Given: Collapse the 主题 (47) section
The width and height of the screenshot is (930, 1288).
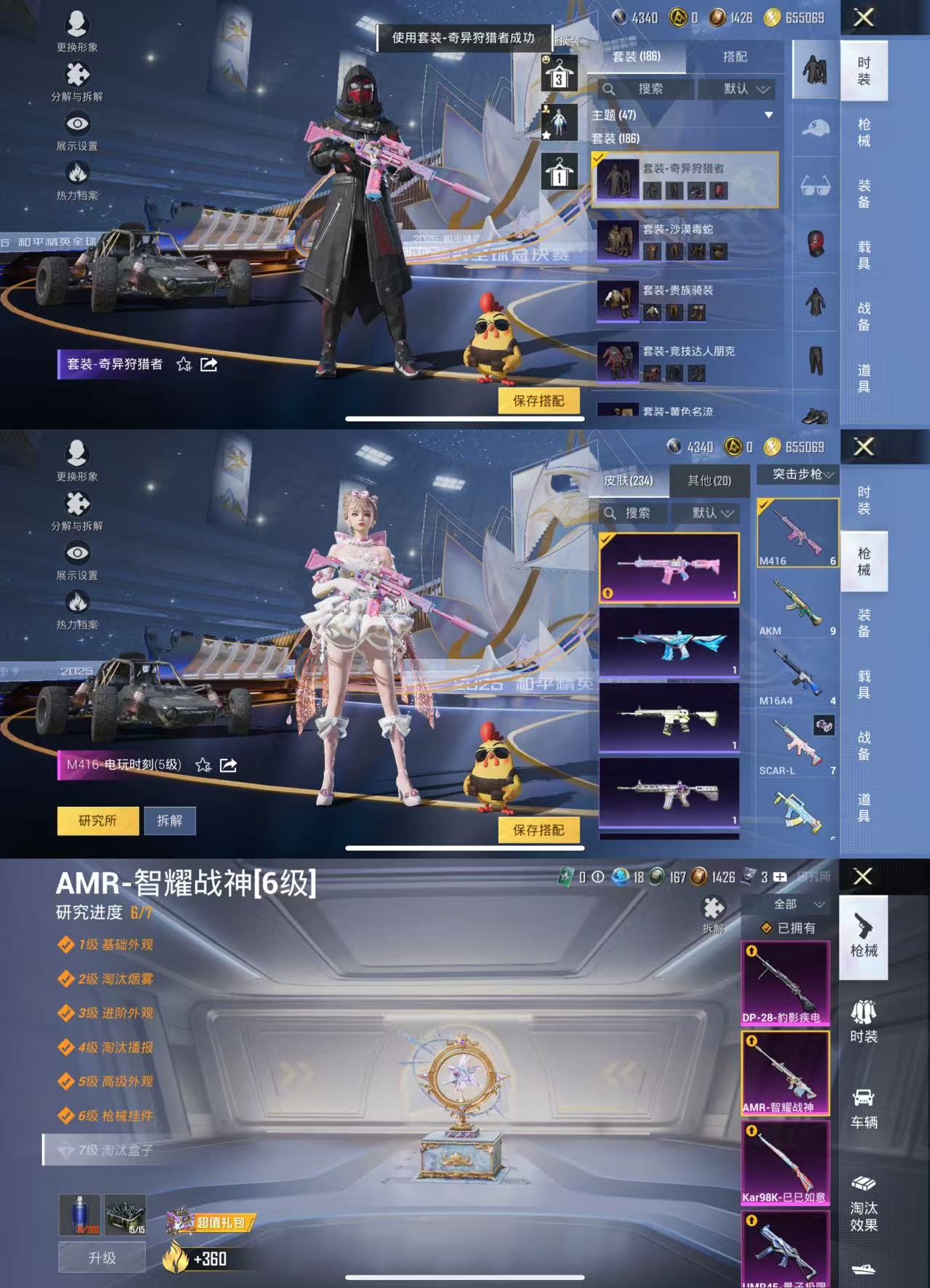Looking at the screenshot, I should pos(768,116).
